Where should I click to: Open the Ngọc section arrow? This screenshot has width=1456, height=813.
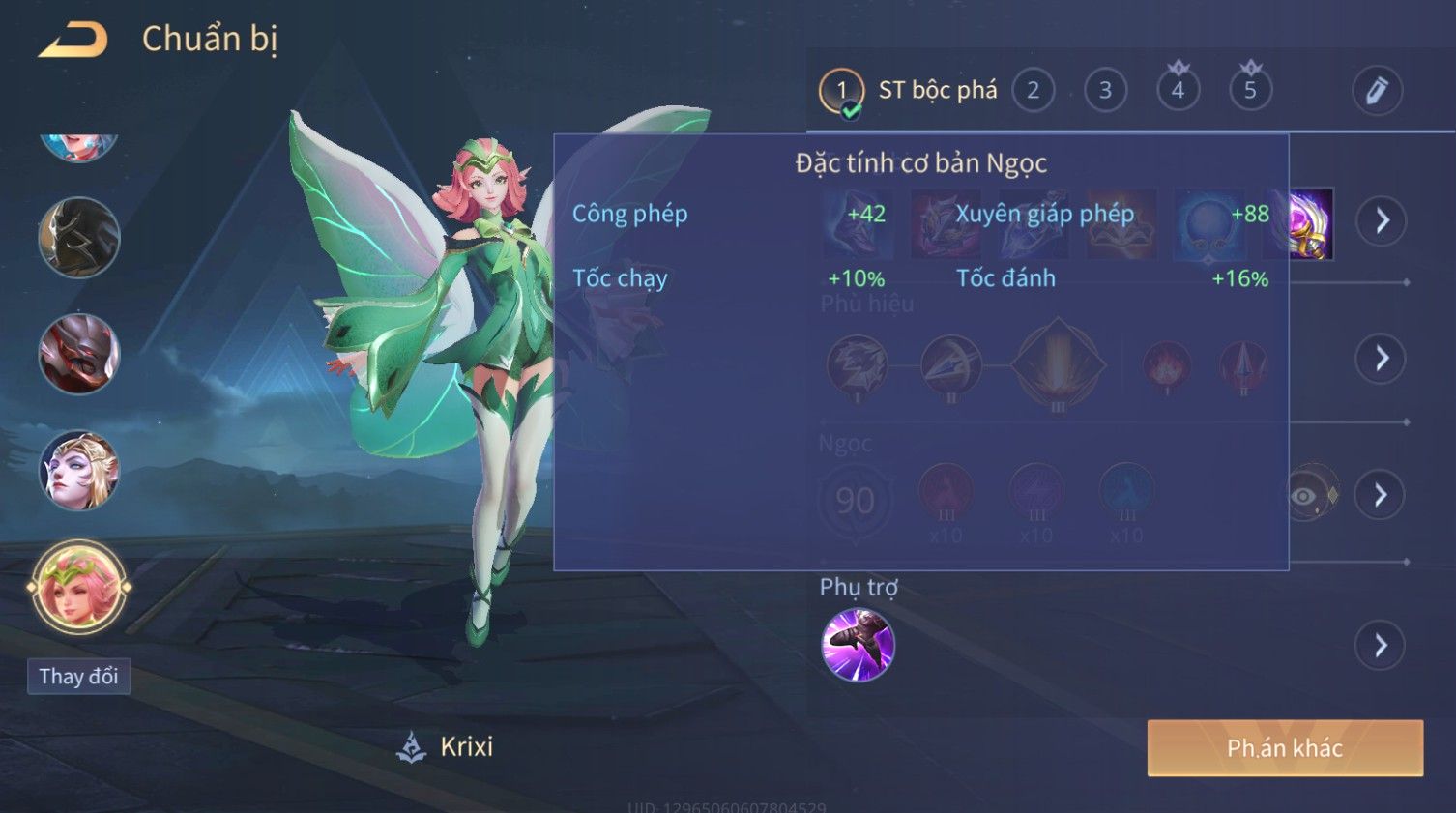[1382, 496]
